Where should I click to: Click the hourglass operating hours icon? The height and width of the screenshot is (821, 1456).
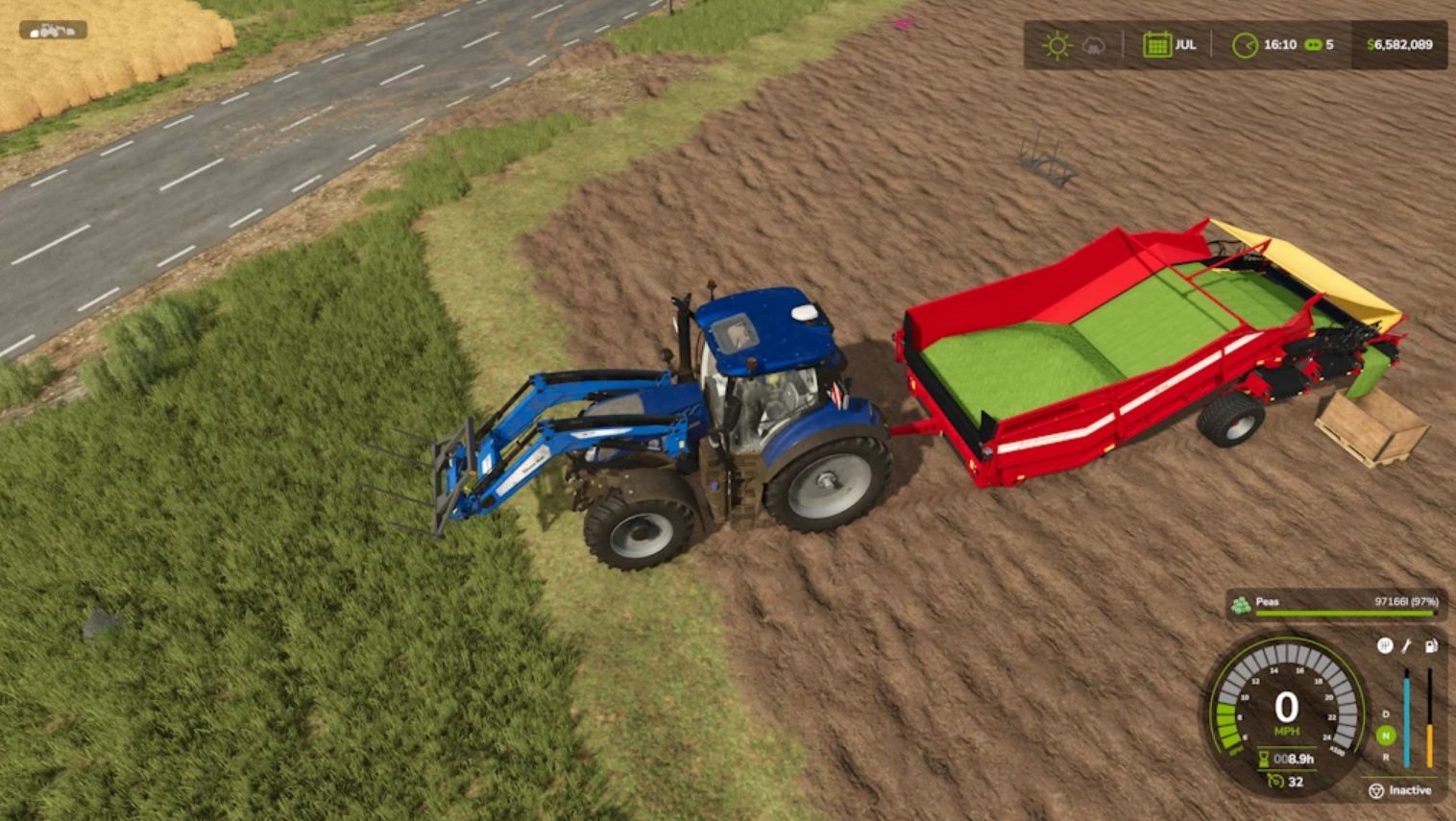1264,759
